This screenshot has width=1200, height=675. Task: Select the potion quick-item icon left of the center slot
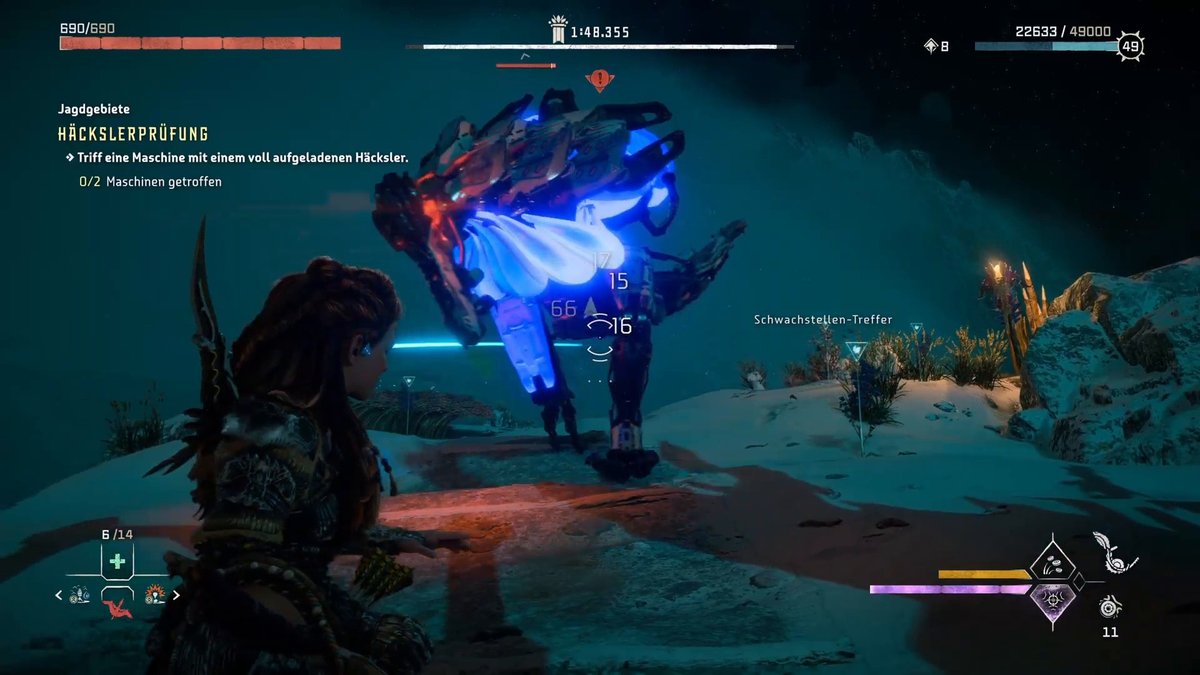(80, 595)
